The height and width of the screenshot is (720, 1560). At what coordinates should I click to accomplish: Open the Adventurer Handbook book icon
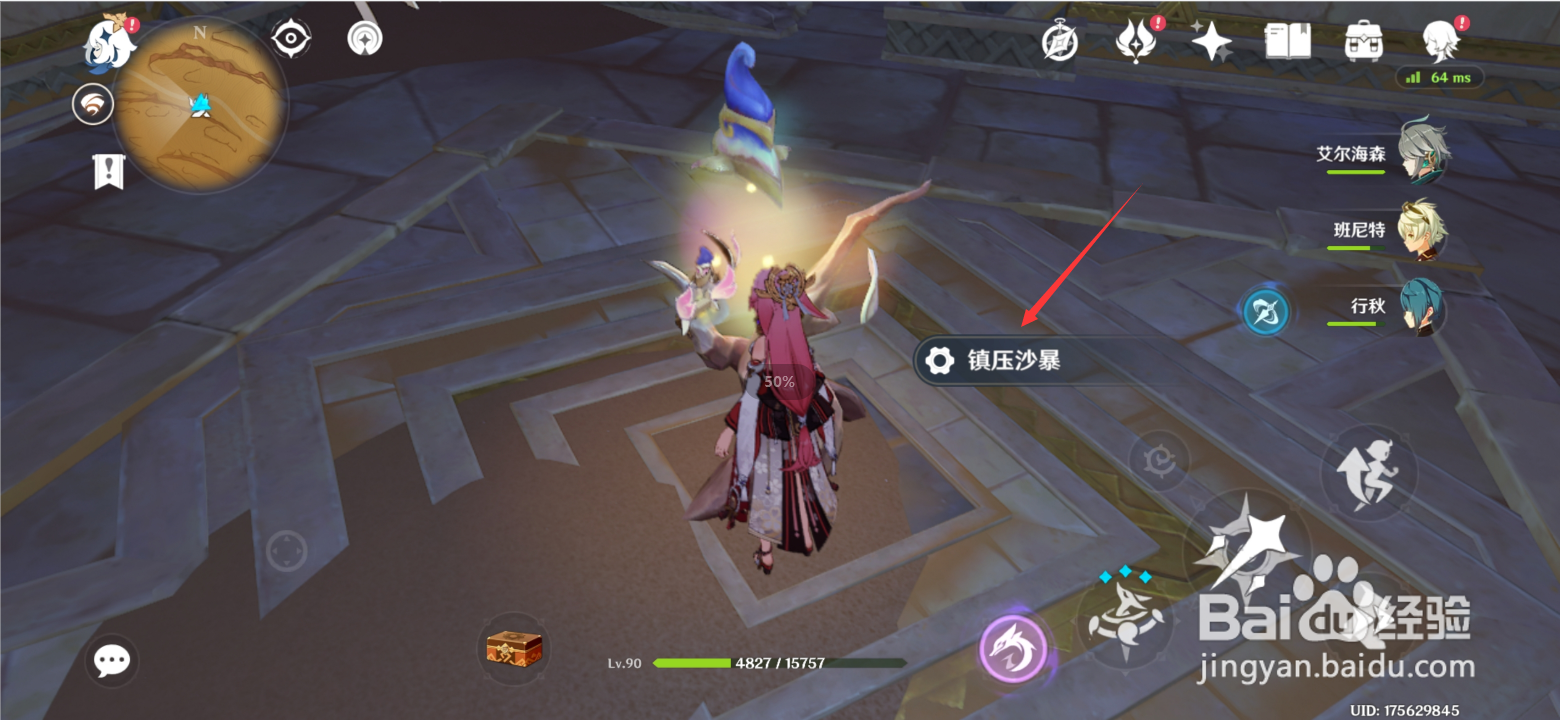coord(1288,40)
